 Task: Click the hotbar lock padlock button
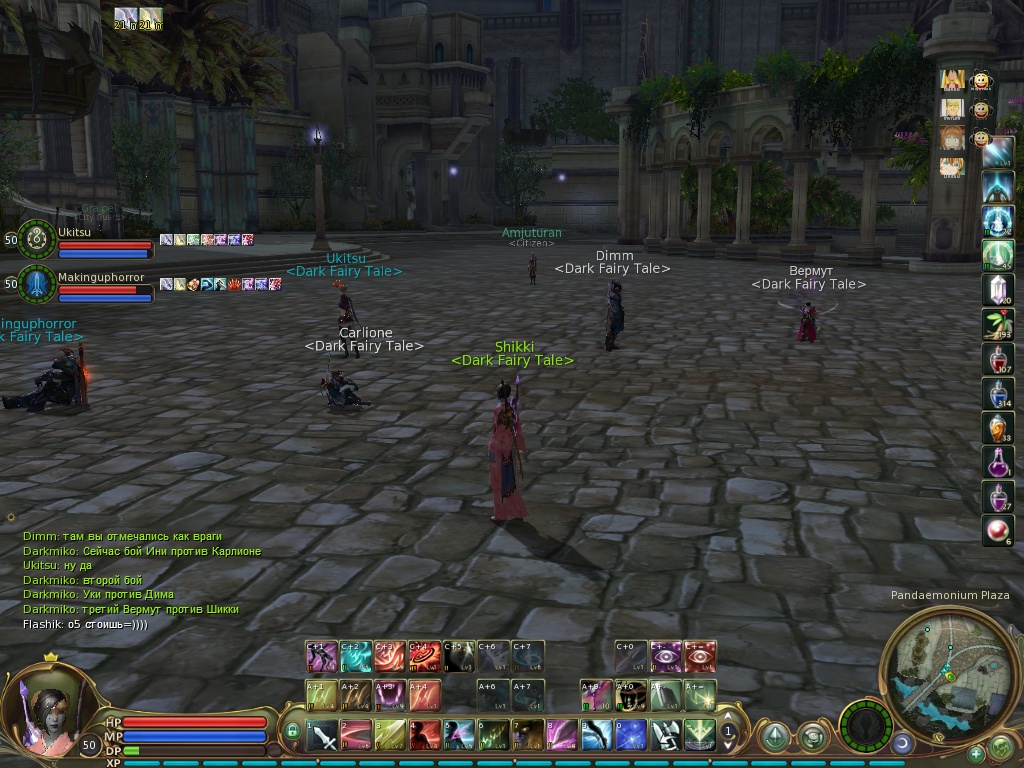(292, 732)
